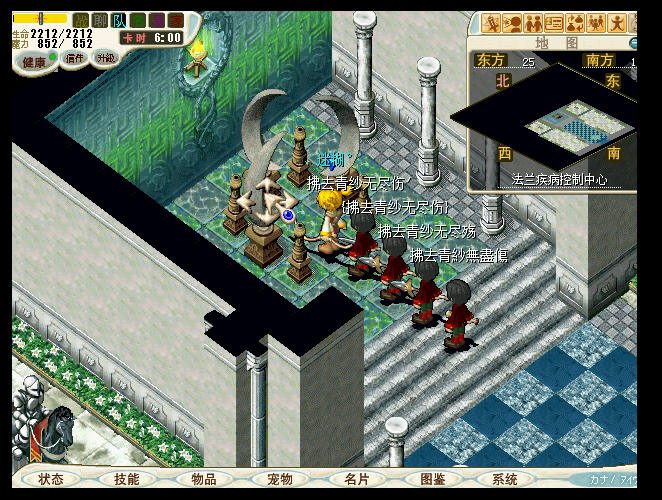Image resolution: width=662 pixels, height=500 pixels.
Task: Open the 技能 skills menu
Action: pos(127,479)
